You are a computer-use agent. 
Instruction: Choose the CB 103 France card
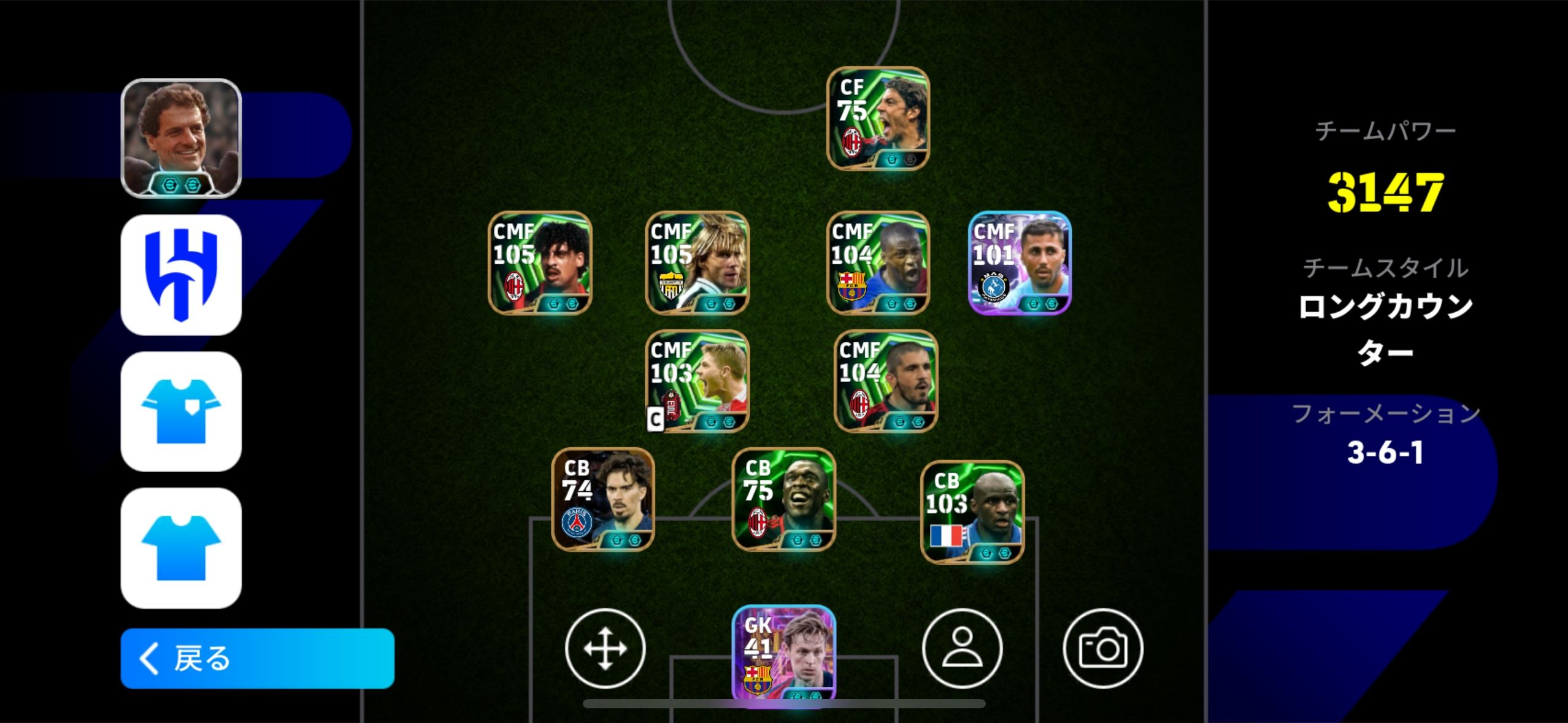tap(972, 512)
